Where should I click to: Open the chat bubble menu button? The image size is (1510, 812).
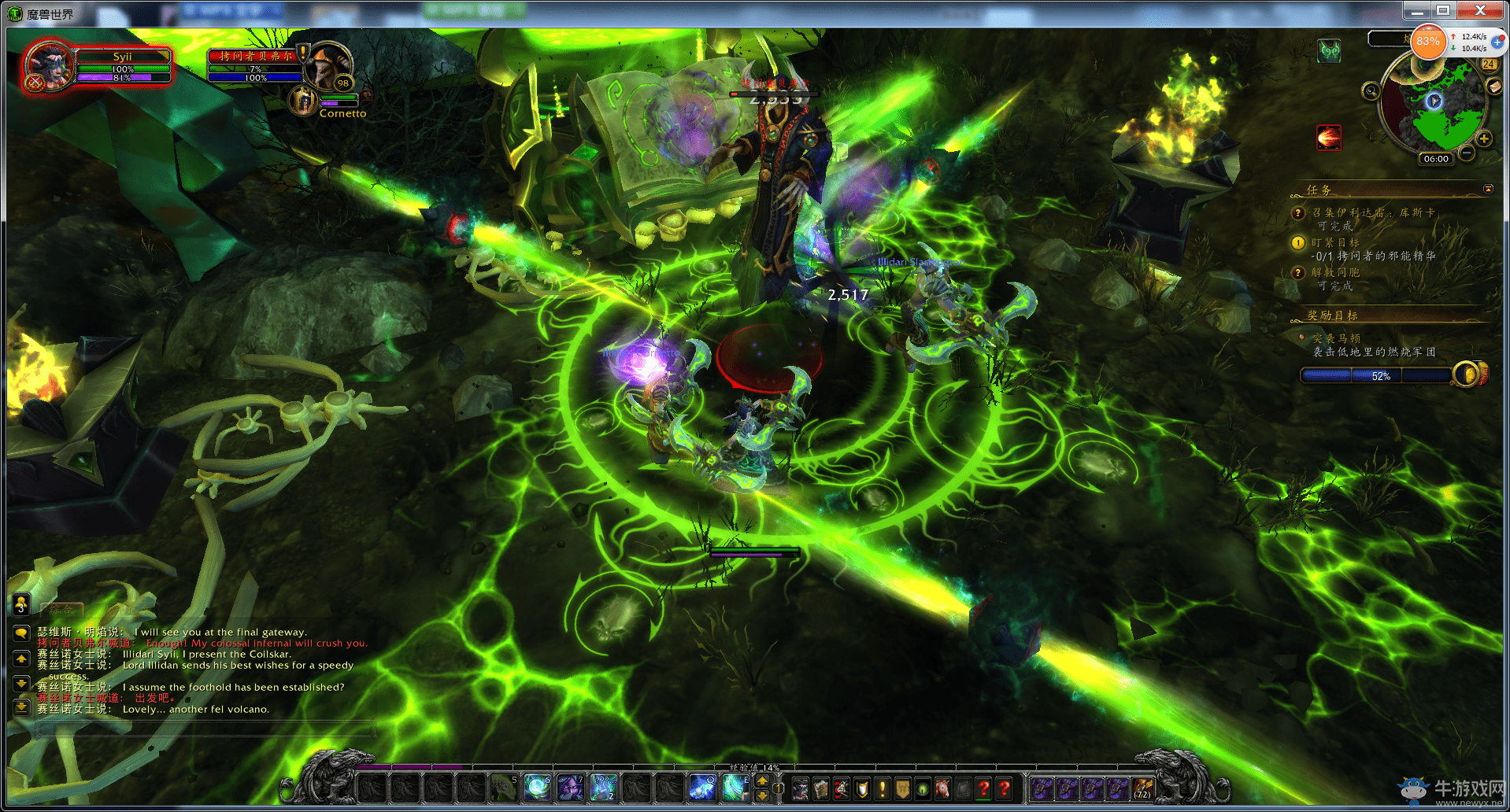(21, 633)
